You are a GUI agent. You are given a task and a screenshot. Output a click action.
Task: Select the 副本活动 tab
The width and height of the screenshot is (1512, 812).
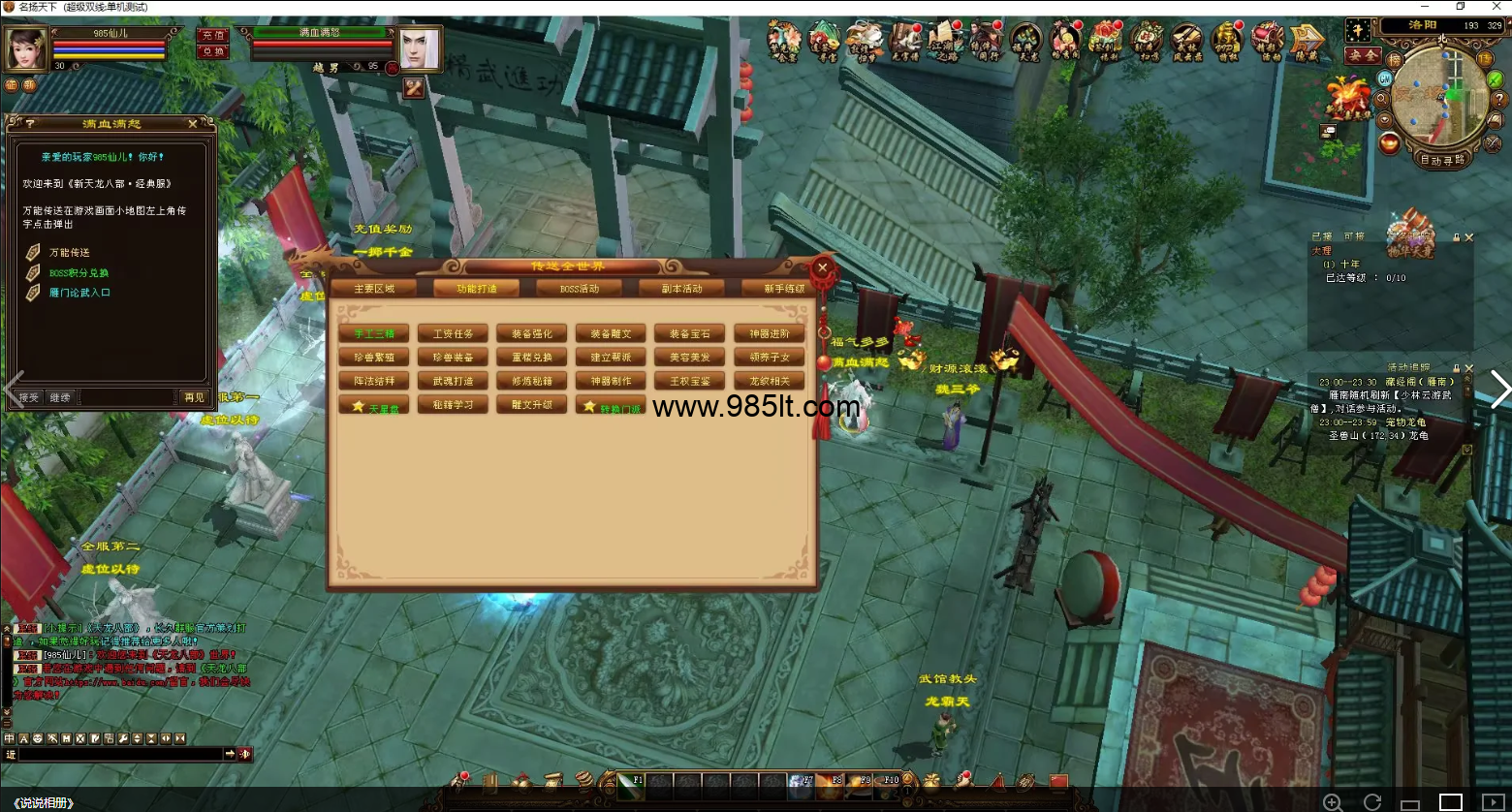pos(681,289)
